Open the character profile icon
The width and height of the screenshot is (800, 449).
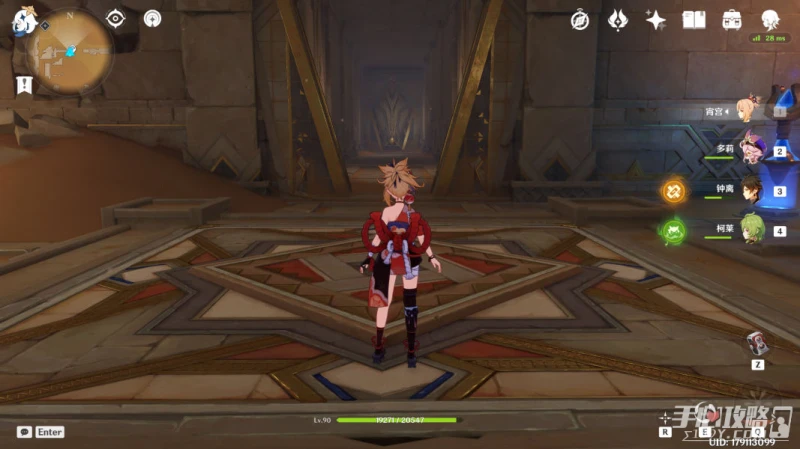tap(770, 20)
